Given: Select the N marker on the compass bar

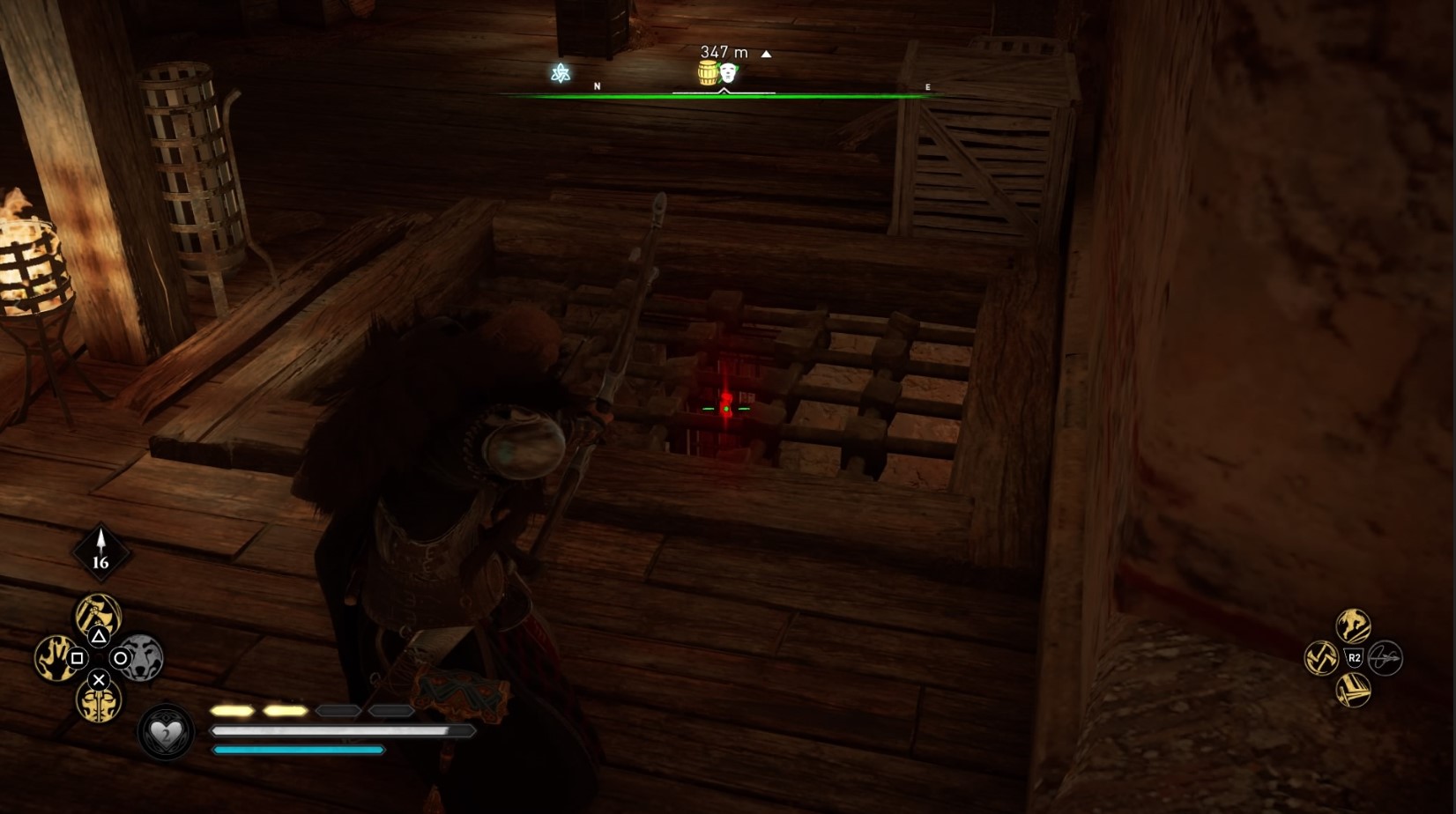Looking at the screenshot, I should (x=597, y=86).
